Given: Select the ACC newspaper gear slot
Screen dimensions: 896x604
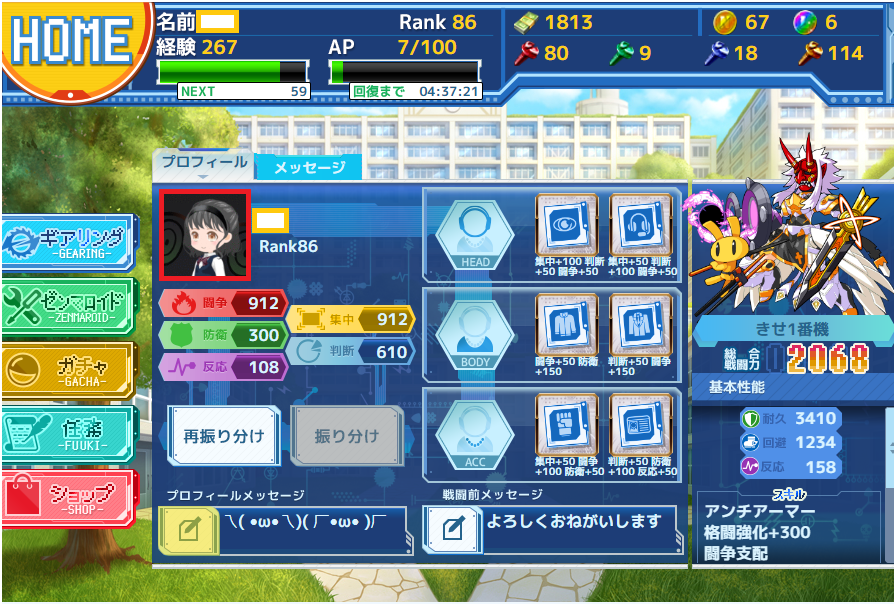Looking at the screenshot, I should (640, 425).
